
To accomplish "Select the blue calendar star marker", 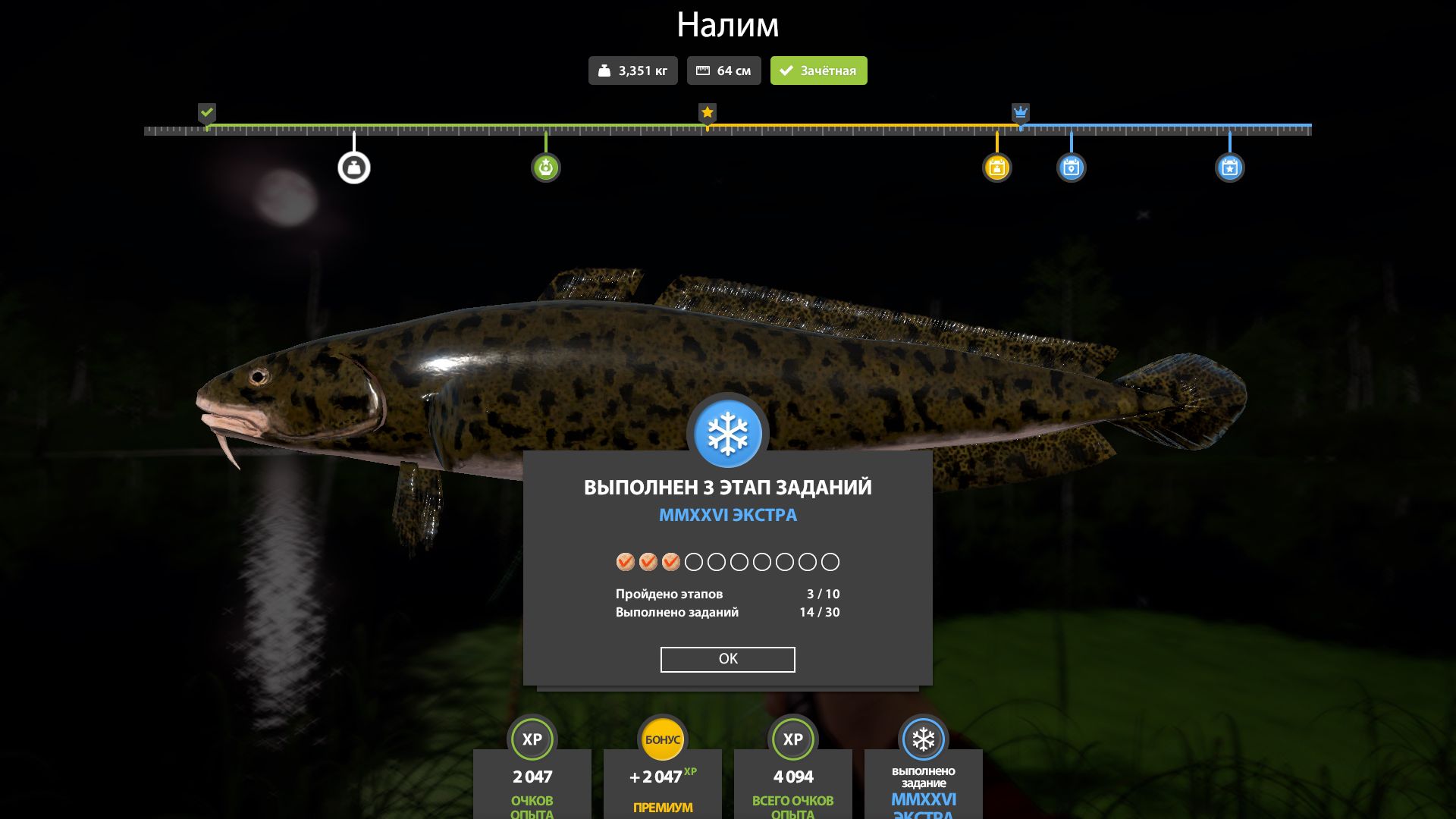I will click(1229, 168).
